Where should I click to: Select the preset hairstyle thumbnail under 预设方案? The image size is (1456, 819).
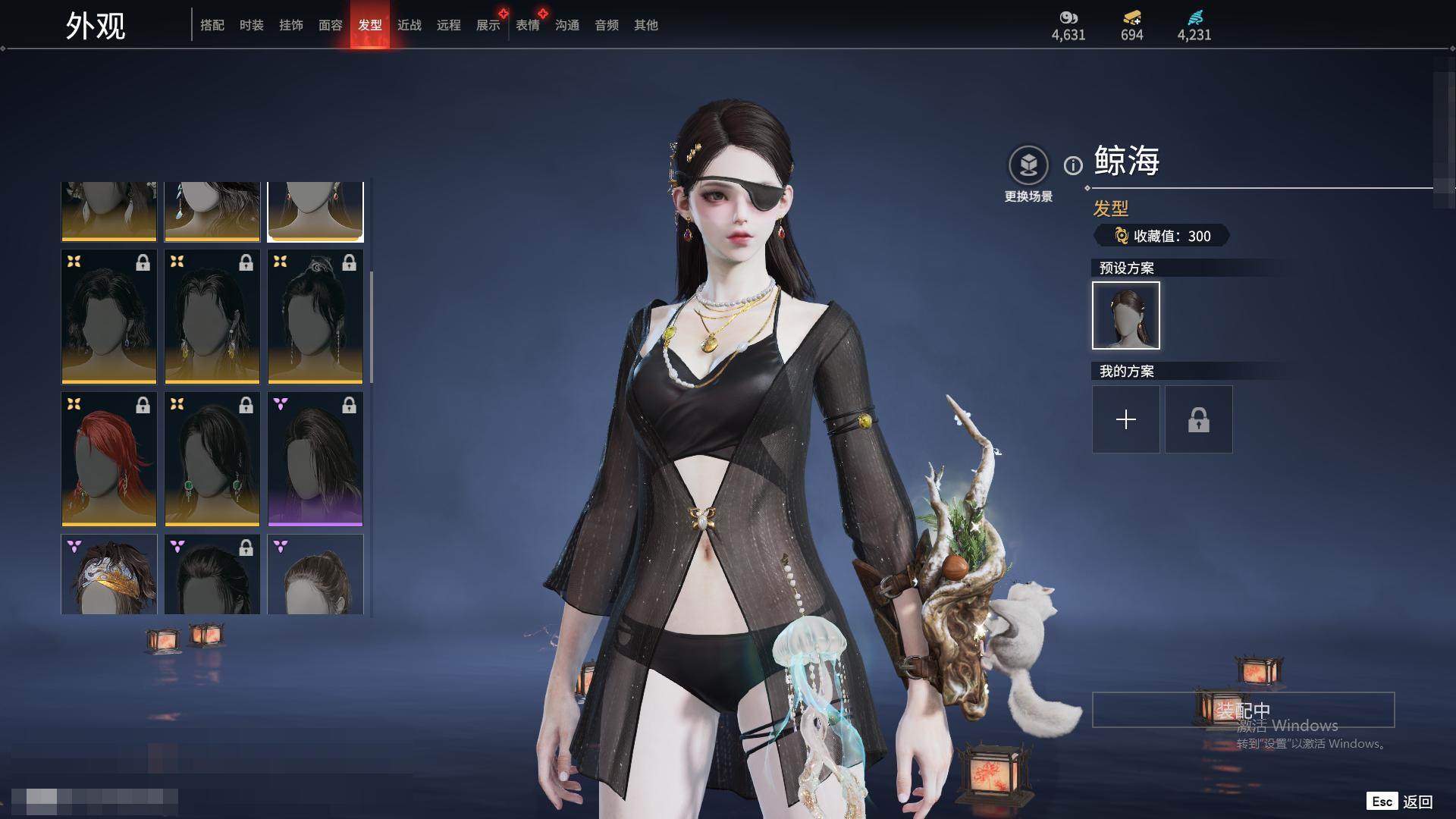coord(1126,315)
